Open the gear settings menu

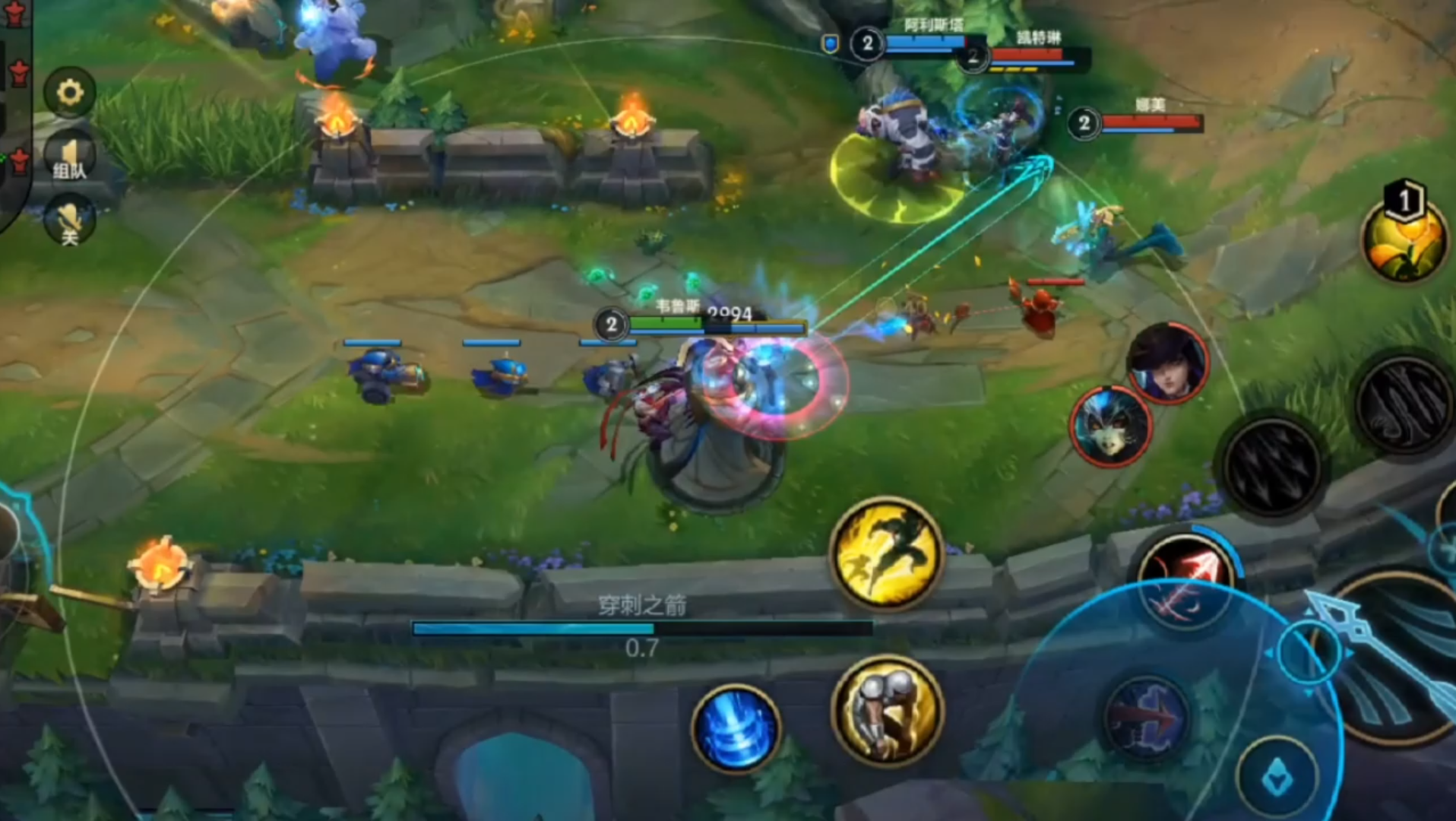(70, 94)
